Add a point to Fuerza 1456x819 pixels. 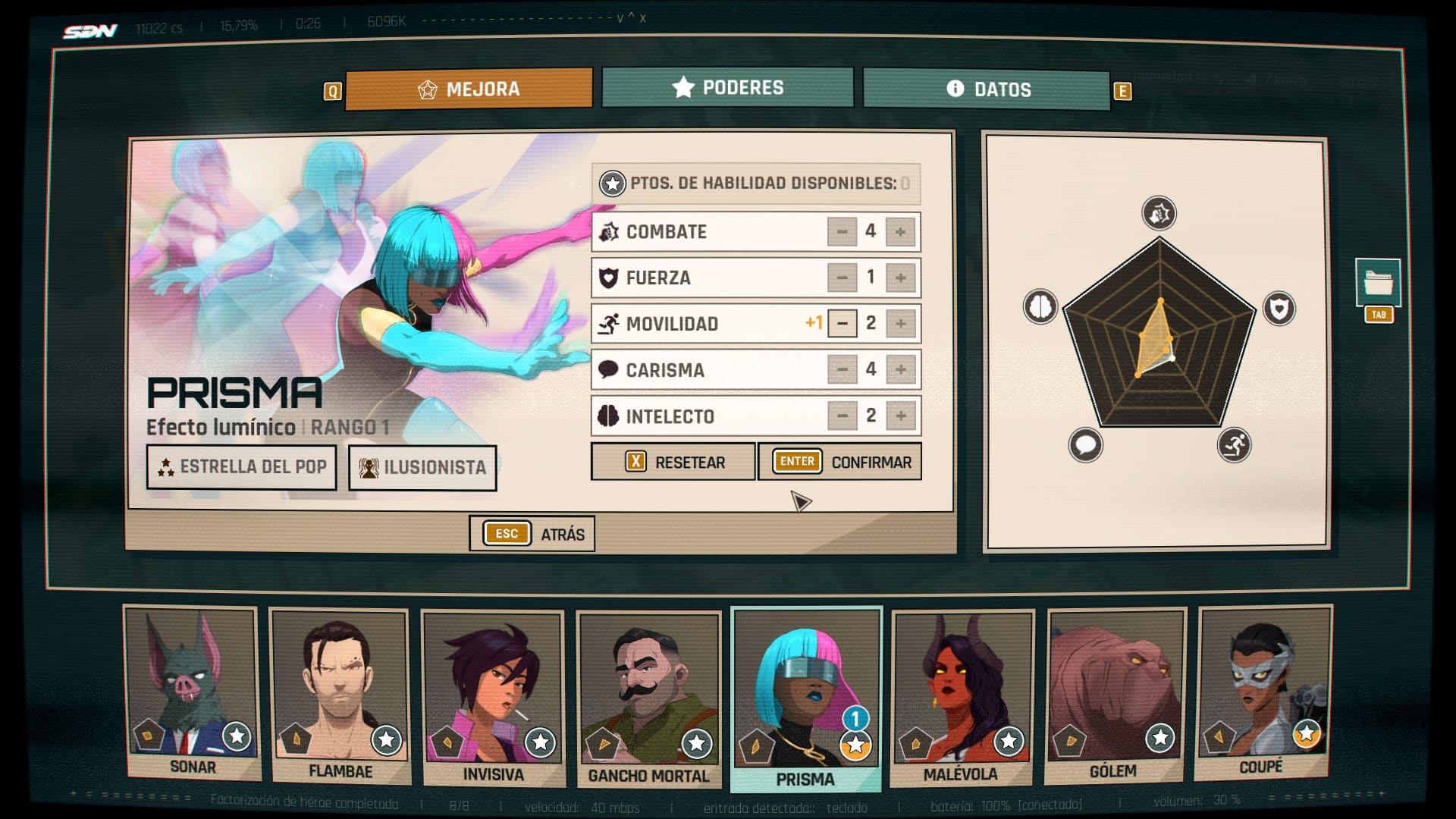pos(900,278)
